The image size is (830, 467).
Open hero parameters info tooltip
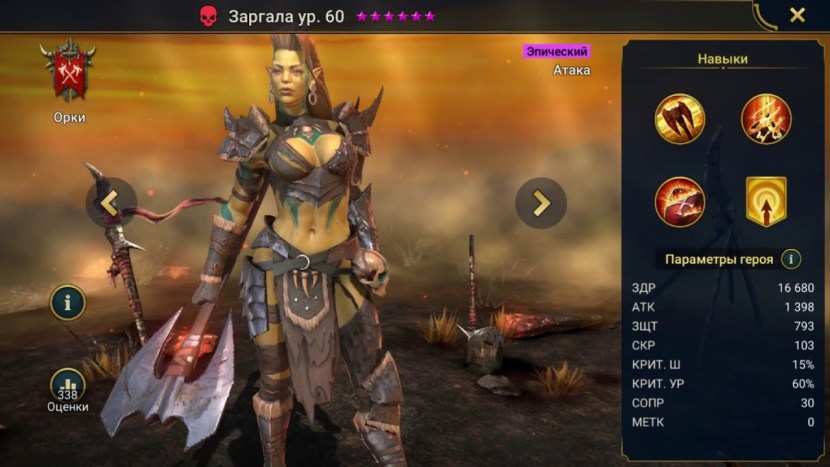coord(791,259)
